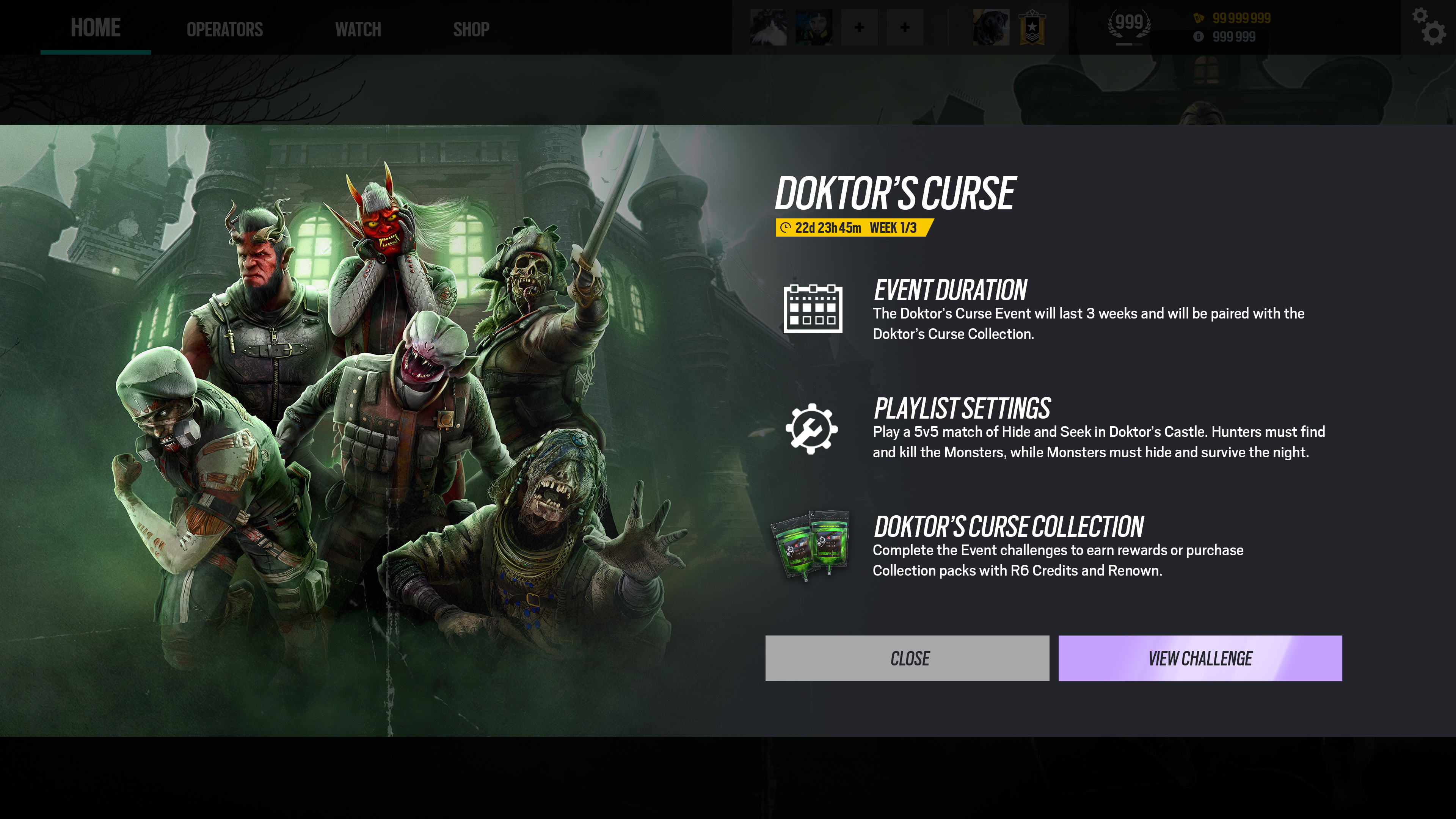The image size is (1456, 819).
Task: Switch to the Home tab
Action: [x=96, y=28]
